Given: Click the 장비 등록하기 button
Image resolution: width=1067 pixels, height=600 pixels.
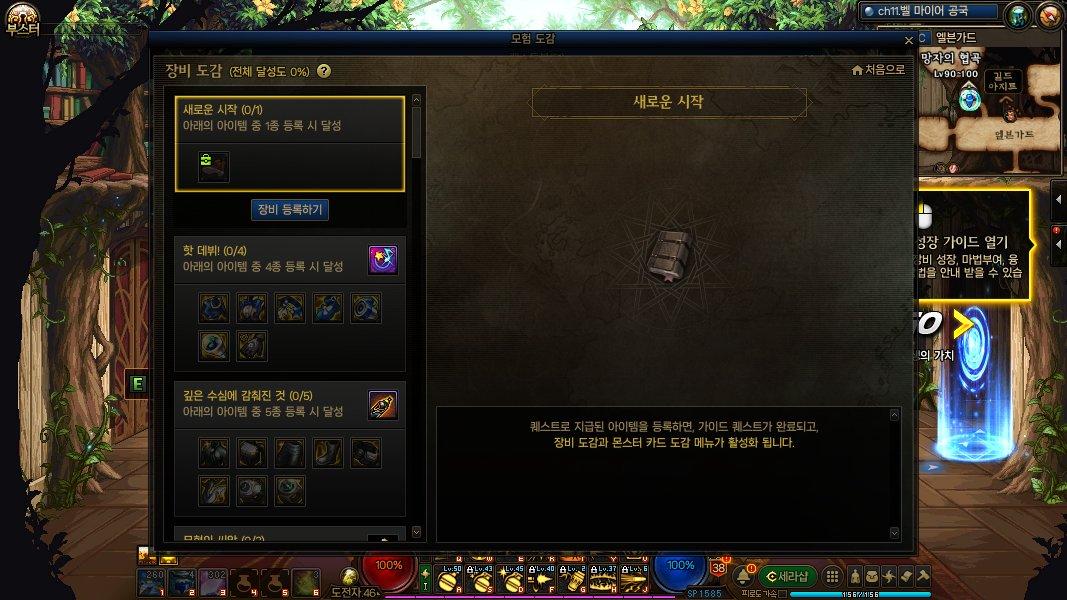Looking at the screenshot, I should coord(289,209).
